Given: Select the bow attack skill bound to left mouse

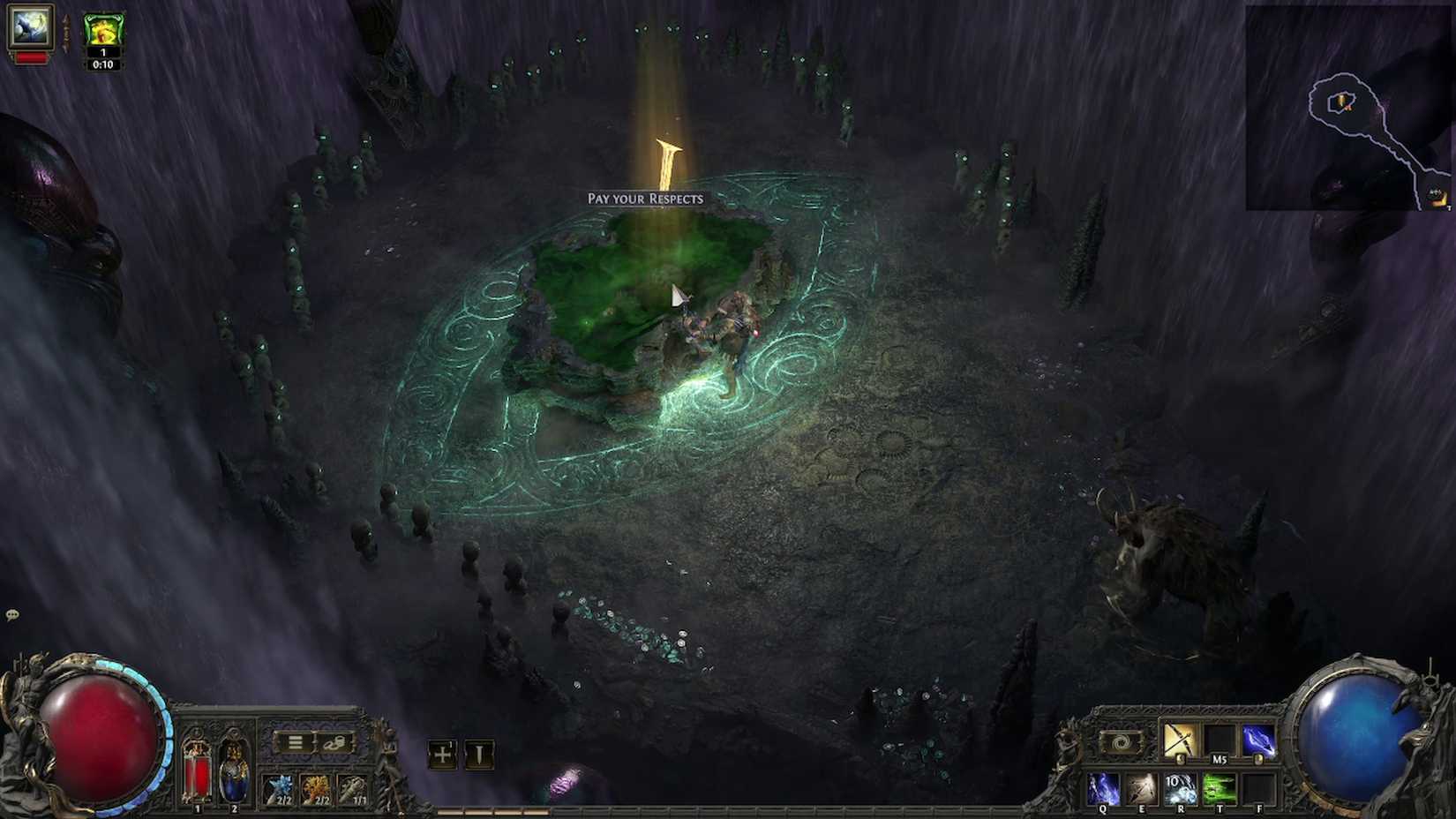Looking at the screenshot, I should [1182, 740].
